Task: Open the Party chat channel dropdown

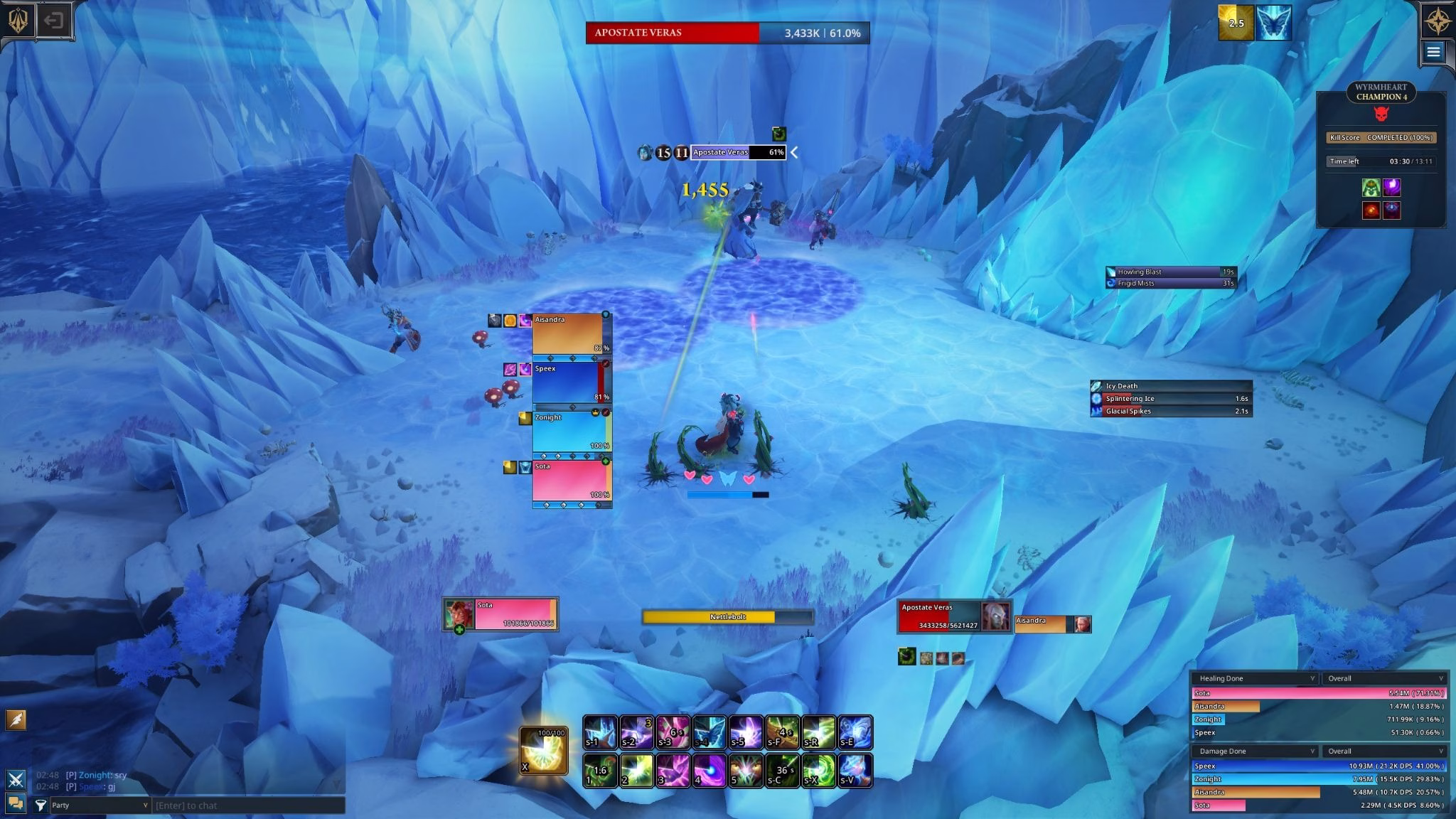Action: [100, 805]
